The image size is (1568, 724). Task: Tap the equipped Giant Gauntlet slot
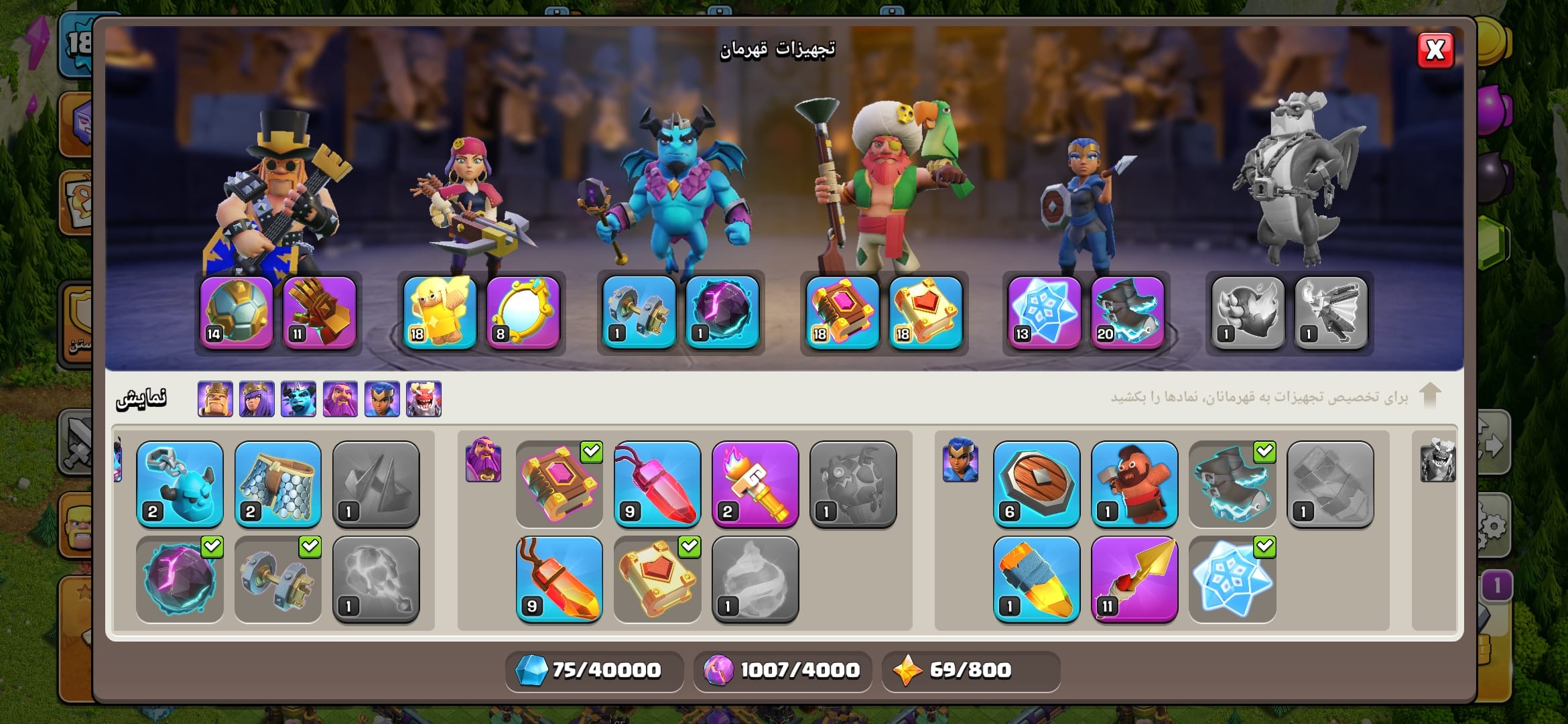(x=320, y=312)
